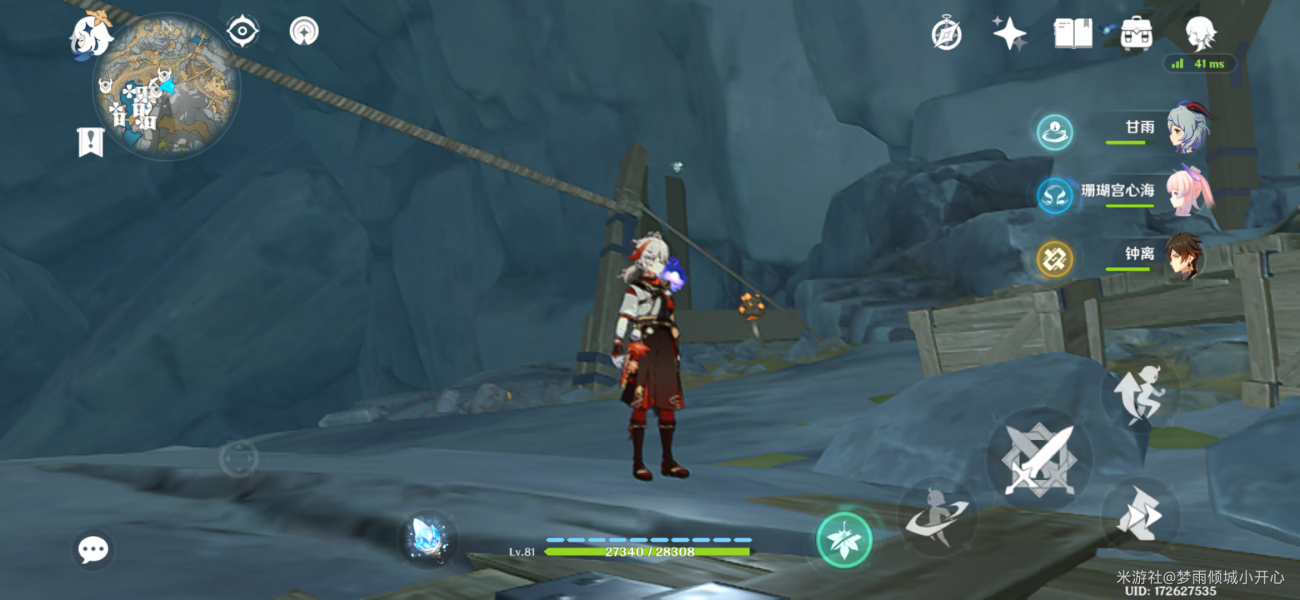Tap the sprint dash button
The height and width of the screenshot is (600, 1300).
tap(1141, 516)
